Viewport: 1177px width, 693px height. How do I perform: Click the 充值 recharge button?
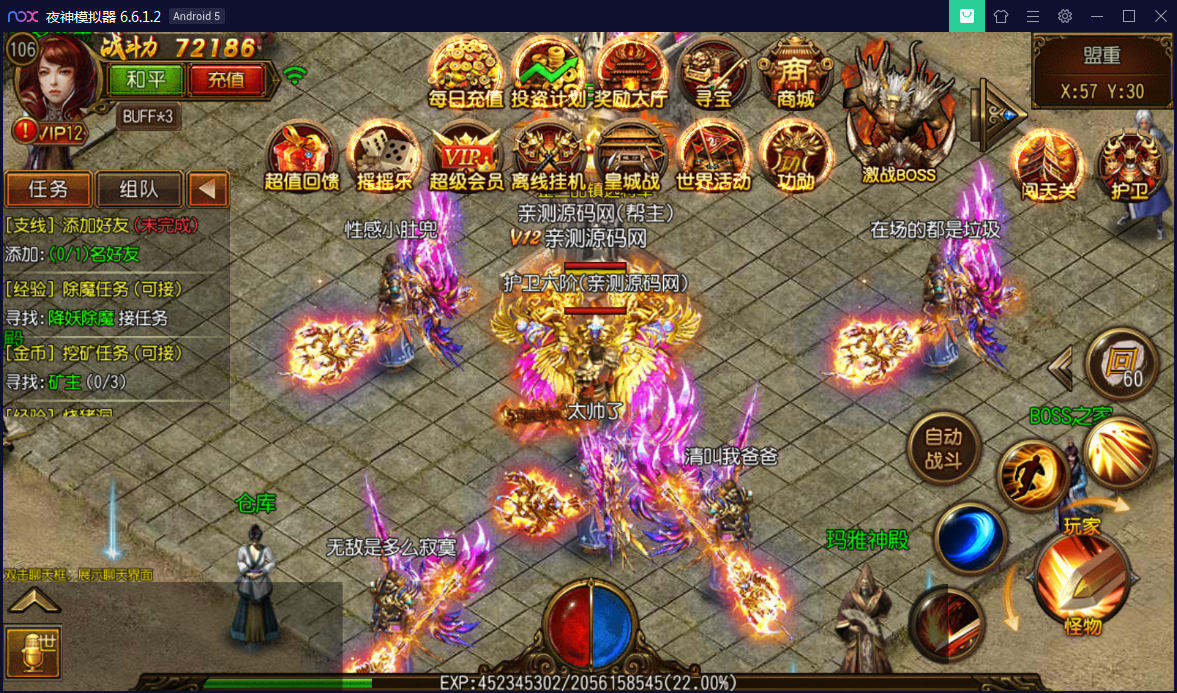[228, 79]
